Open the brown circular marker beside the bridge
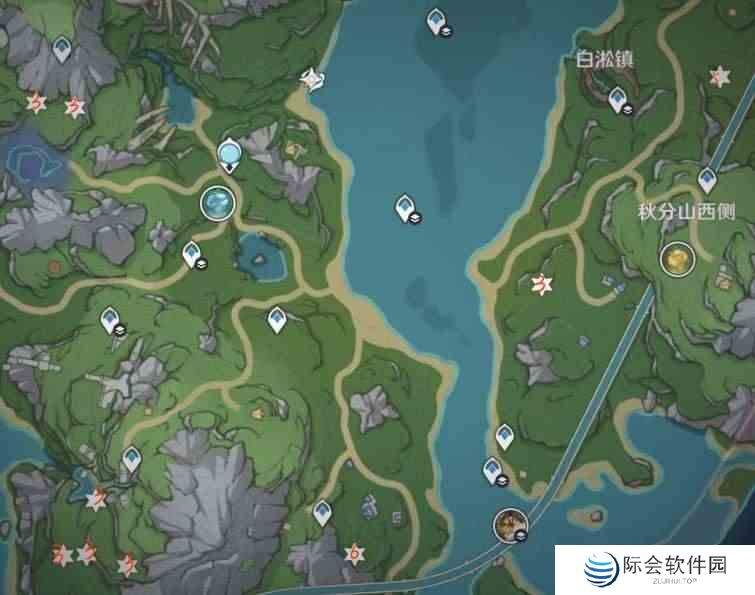 pyautogui.click(x=509, y=522)
